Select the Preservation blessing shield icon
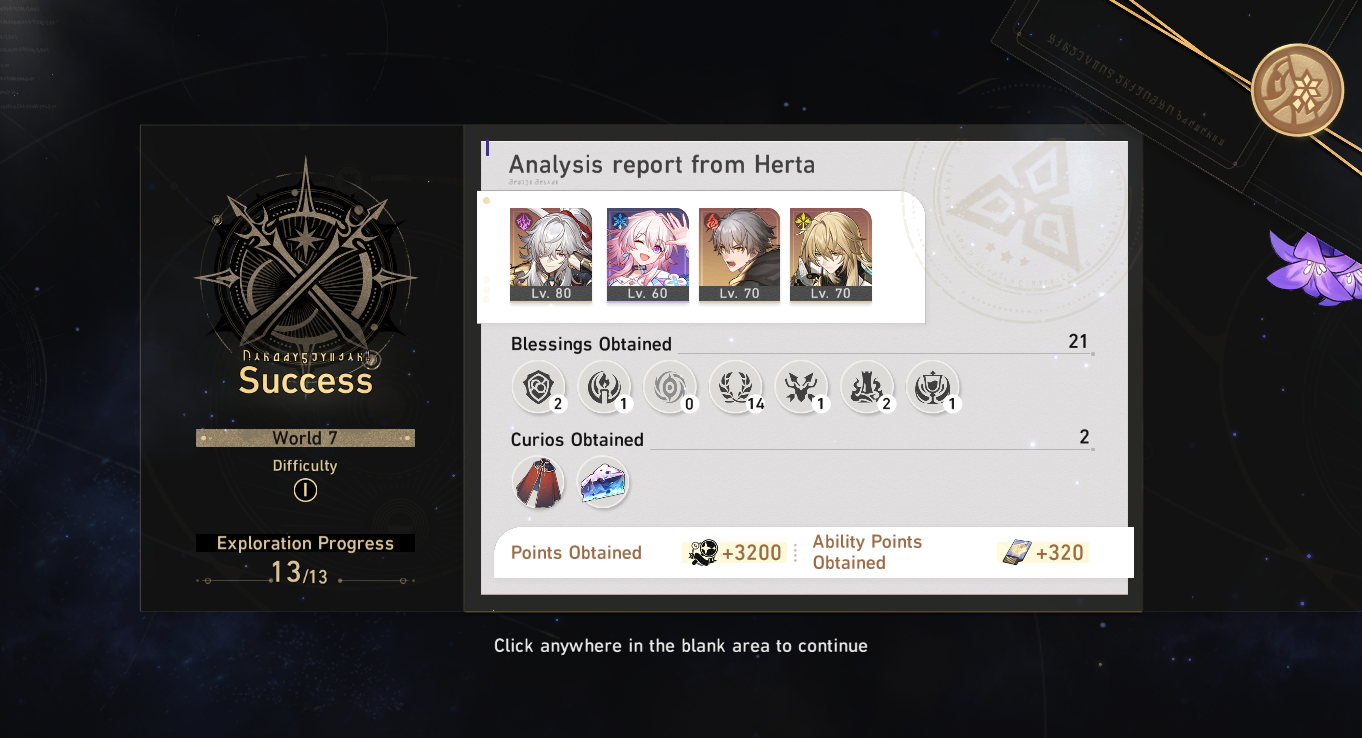The image size is (1362, 738). pos(538,387)
